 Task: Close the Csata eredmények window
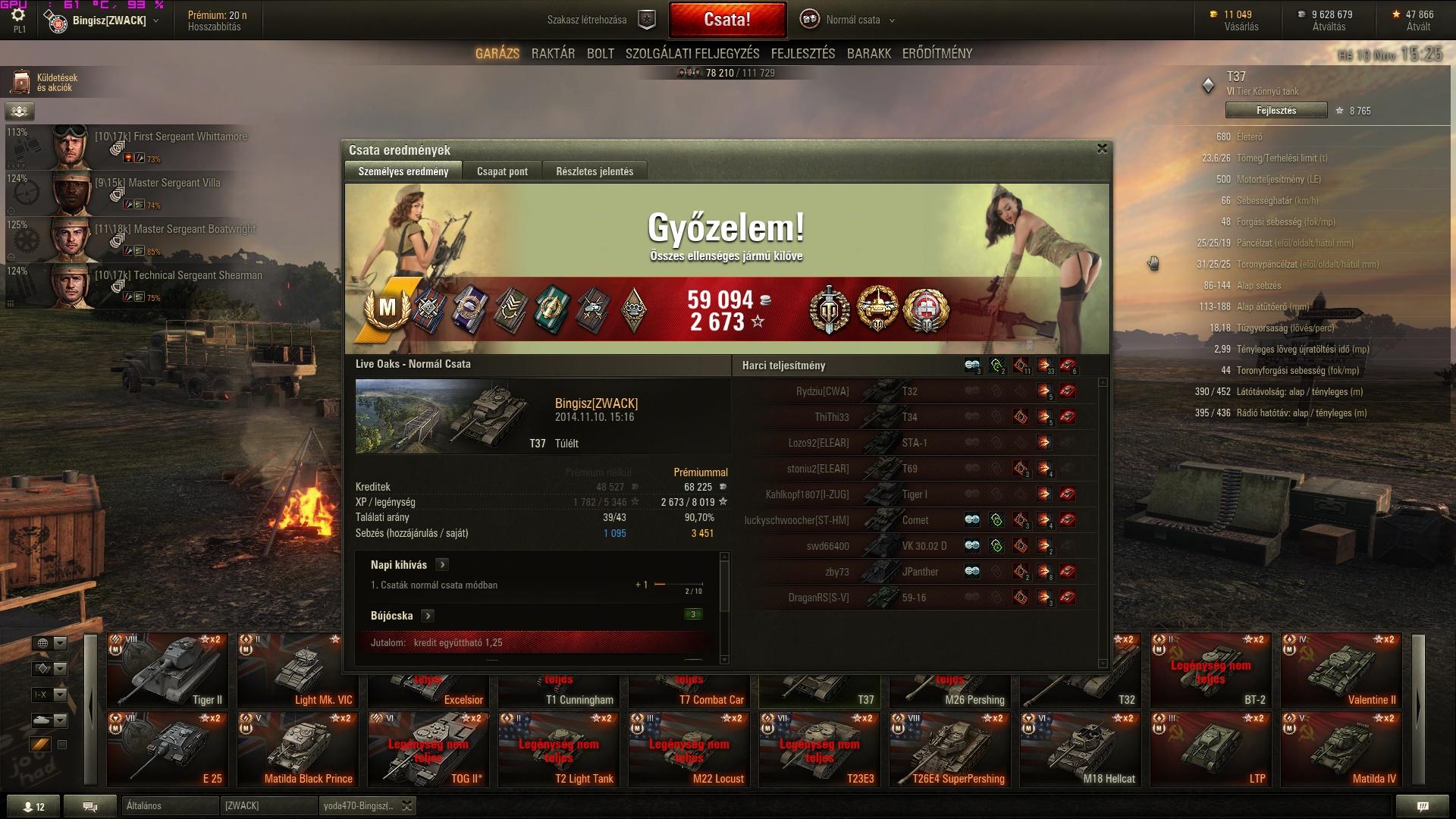pyautogui.click(x=1102, y=149)
